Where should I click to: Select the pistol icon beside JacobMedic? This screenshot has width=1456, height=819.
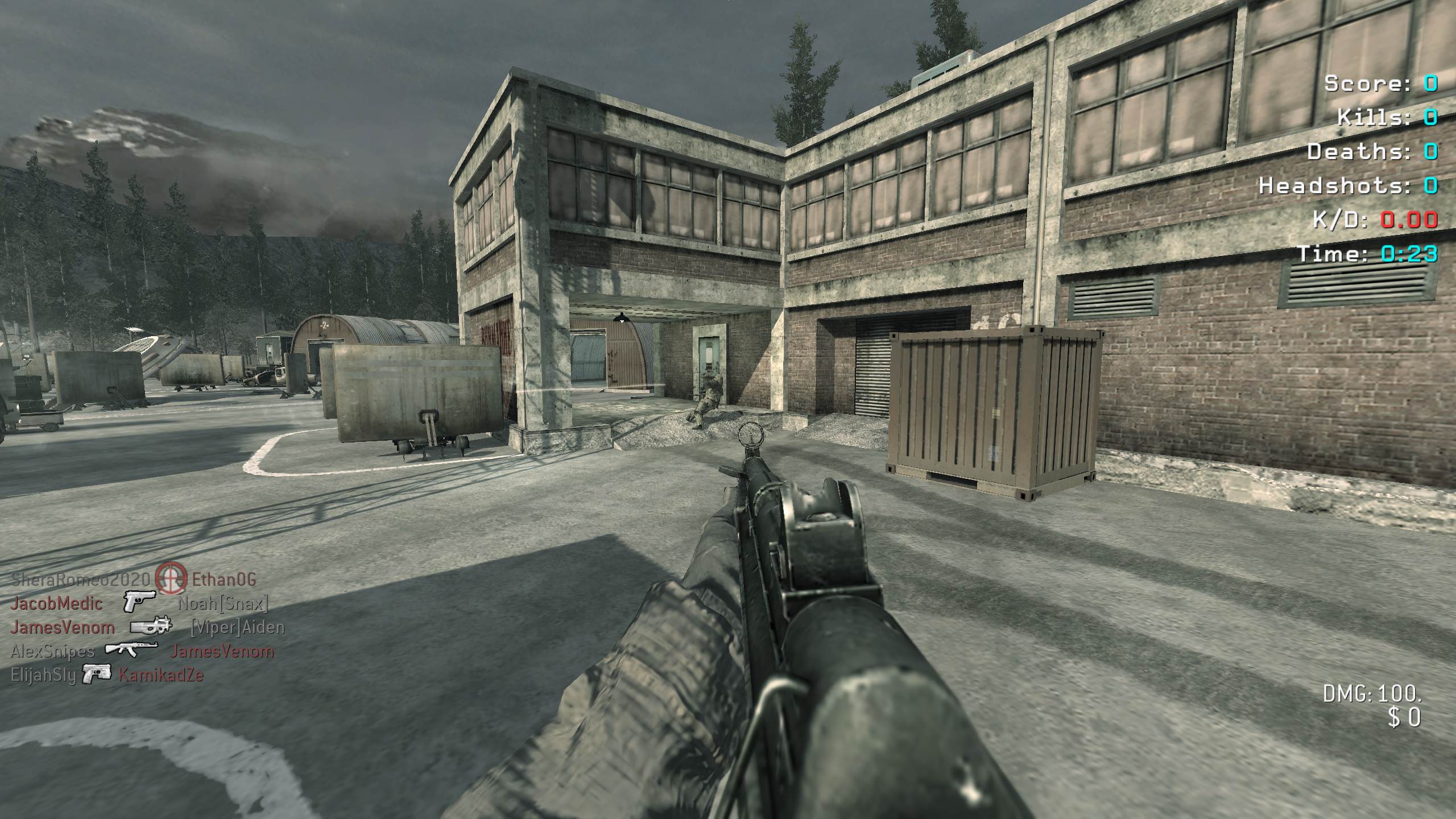pos(139,602)
